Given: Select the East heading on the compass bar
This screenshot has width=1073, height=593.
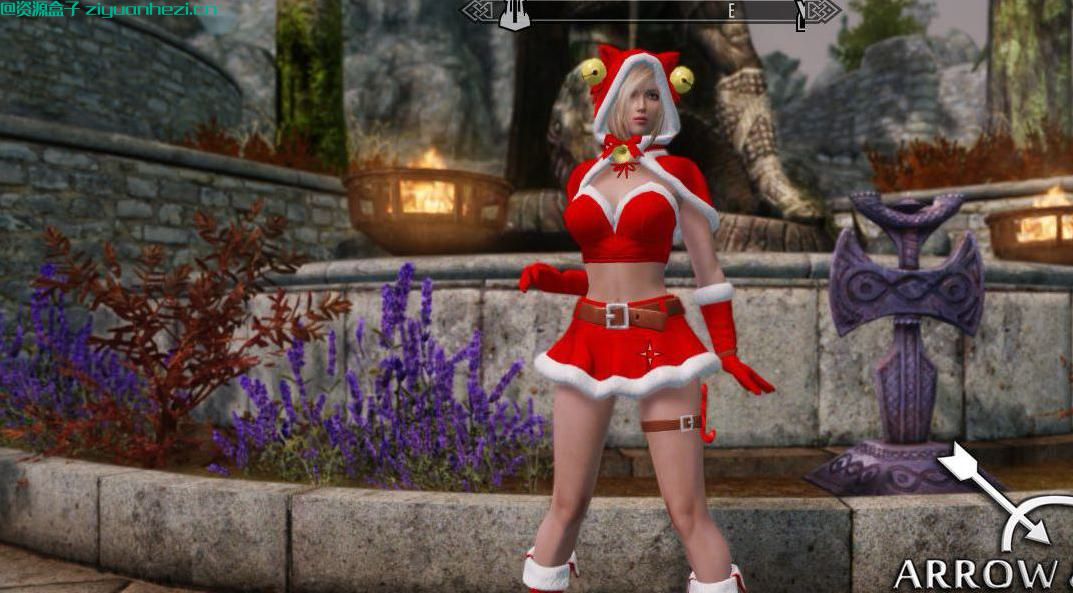Looking at the screenshot, I should (x=731, y=11).
